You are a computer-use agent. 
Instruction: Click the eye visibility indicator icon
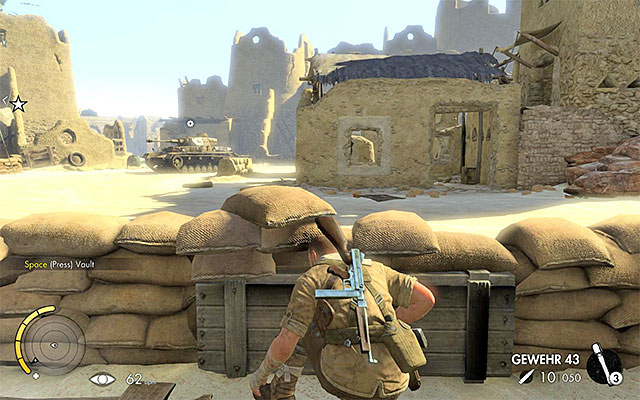click(x=101, y=379)
